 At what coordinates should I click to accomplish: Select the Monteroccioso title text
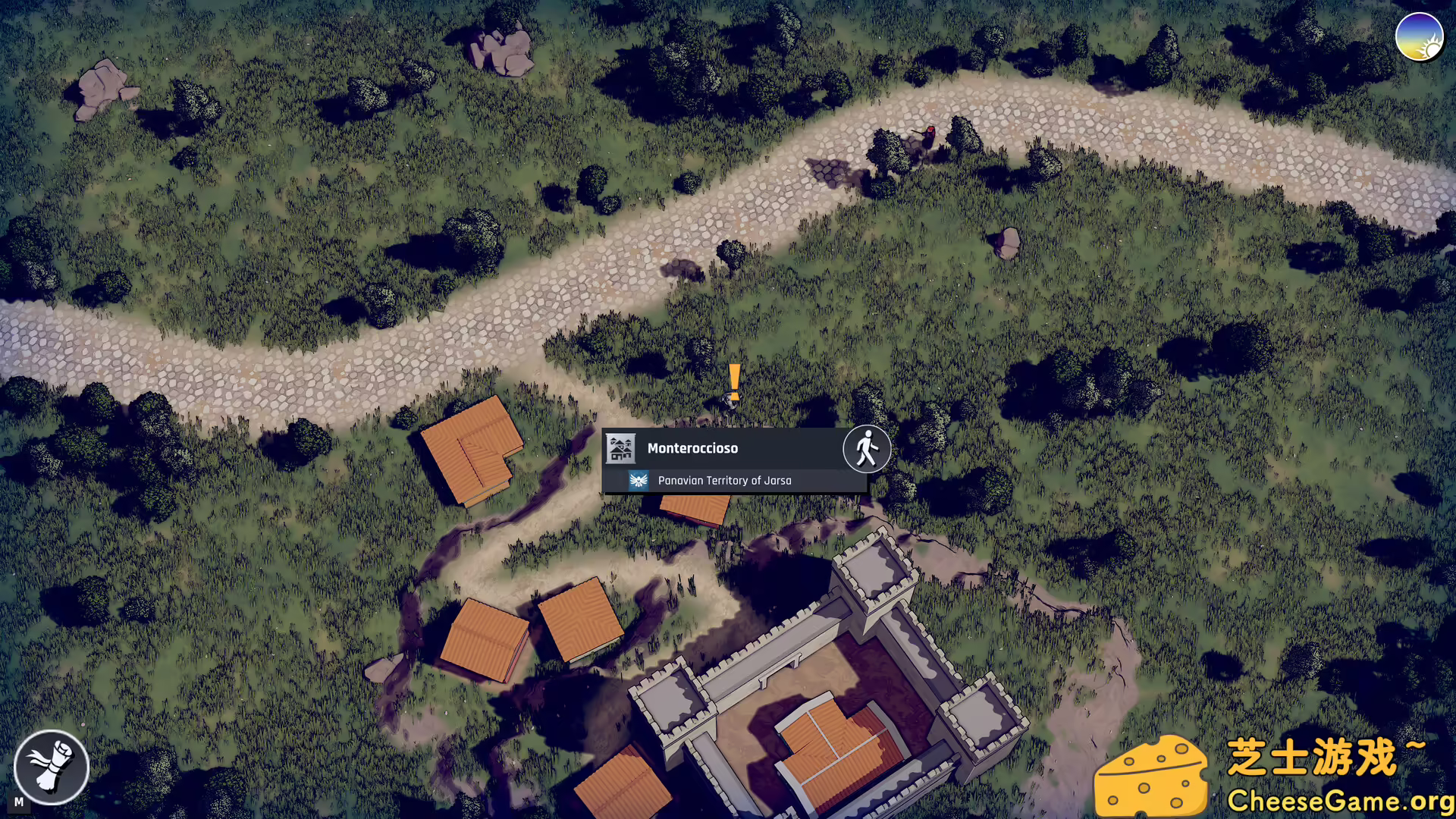pos(692,448)
